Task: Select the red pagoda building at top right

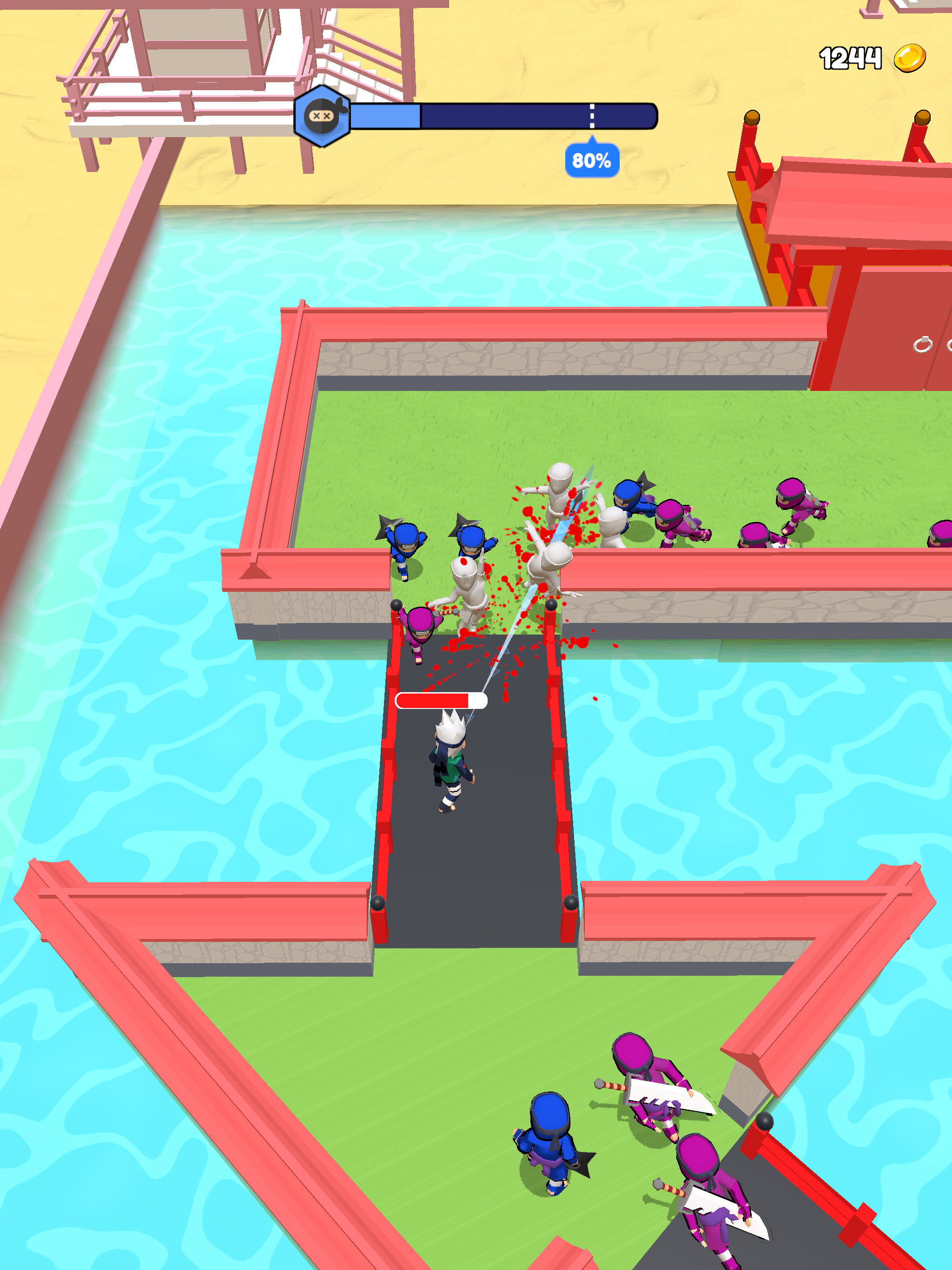Action: [850, 230]
